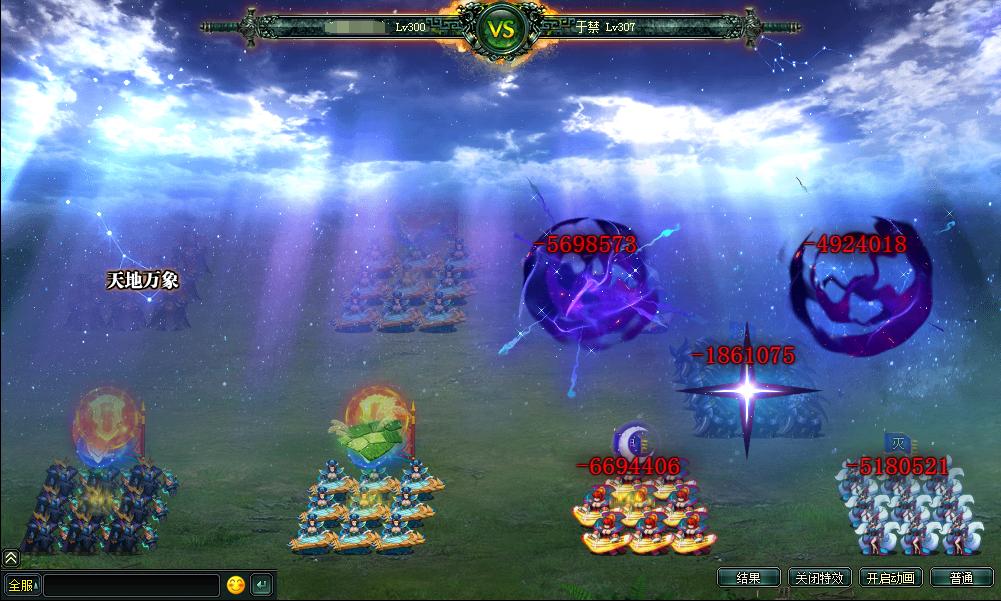Enable battle animation (开启动画)
The height and width of the screenshot is (601, 1001).
coord(890,578)
